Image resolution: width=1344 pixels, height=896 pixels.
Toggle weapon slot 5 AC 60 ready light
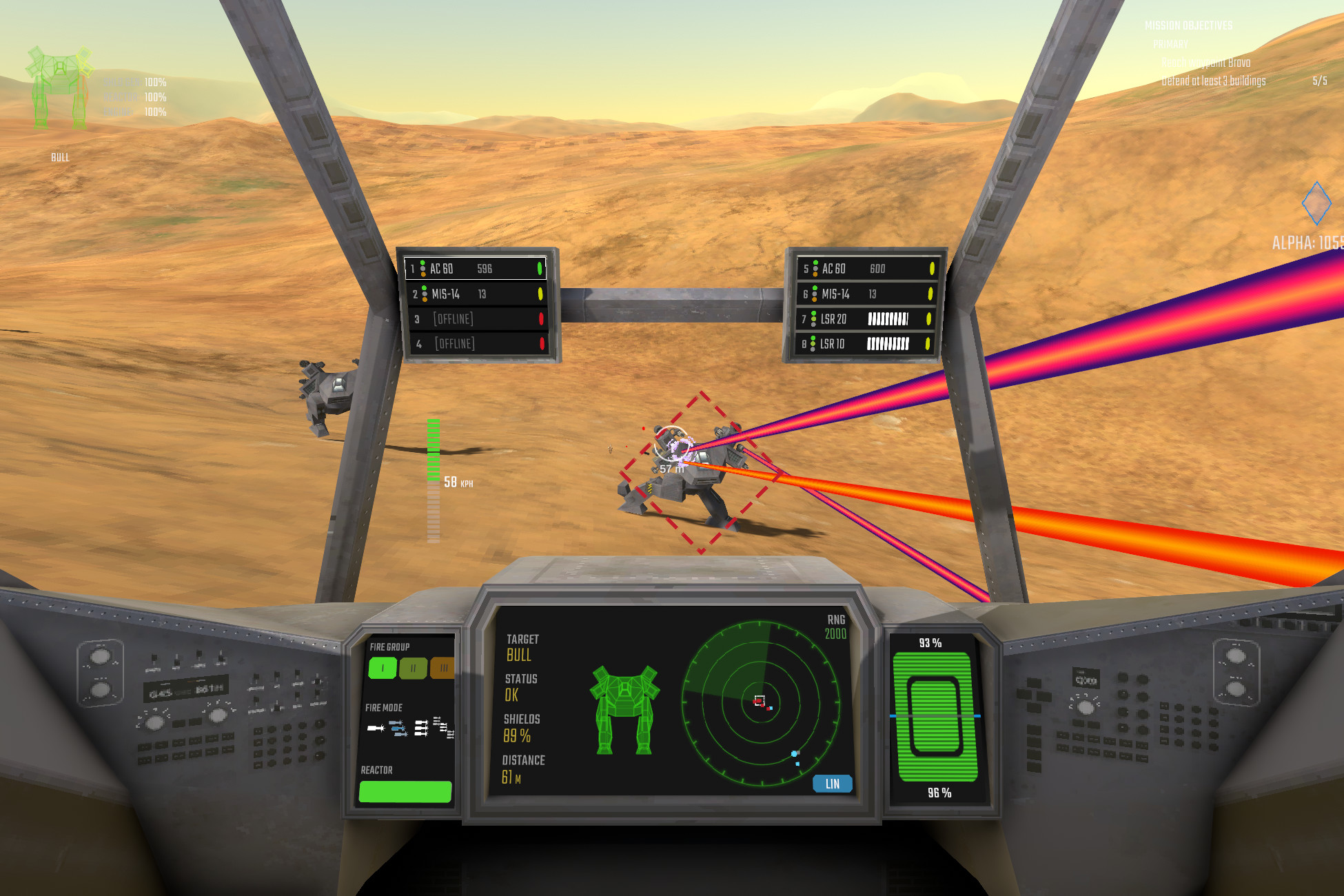pos(933,269)
